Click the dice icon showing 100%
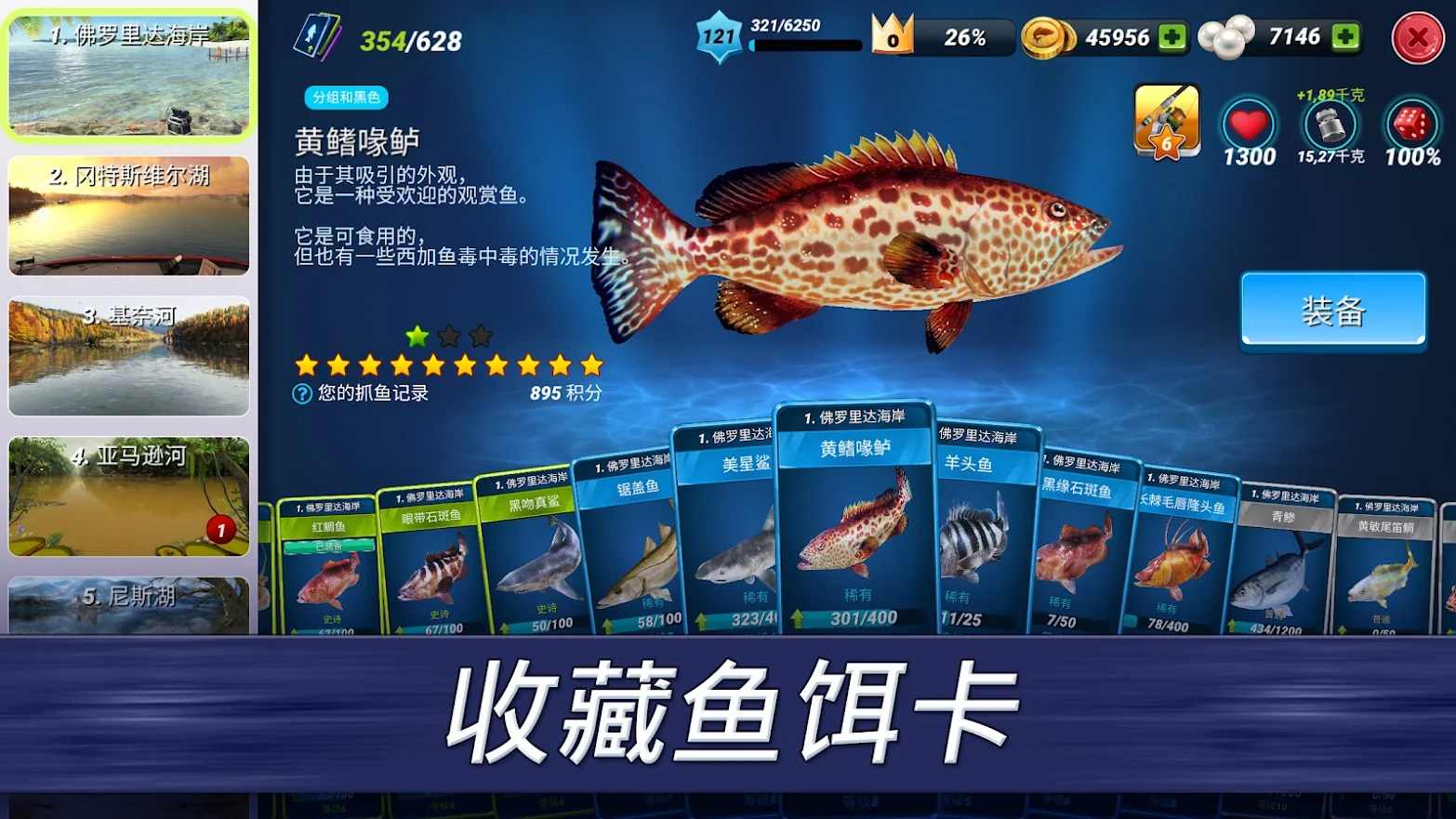Viewport: 1456px width, 819px height. click(1410, 125)
